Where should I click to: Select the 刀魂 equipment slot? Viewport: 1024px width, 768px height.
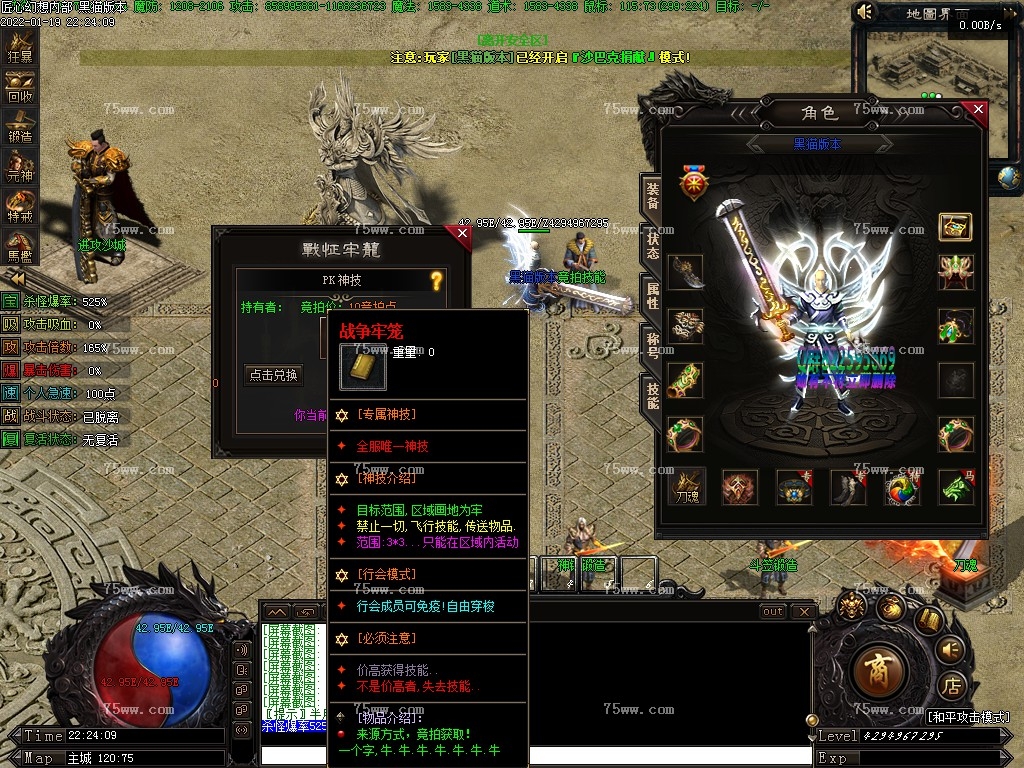pyautogui.click(x=686, y=487)
